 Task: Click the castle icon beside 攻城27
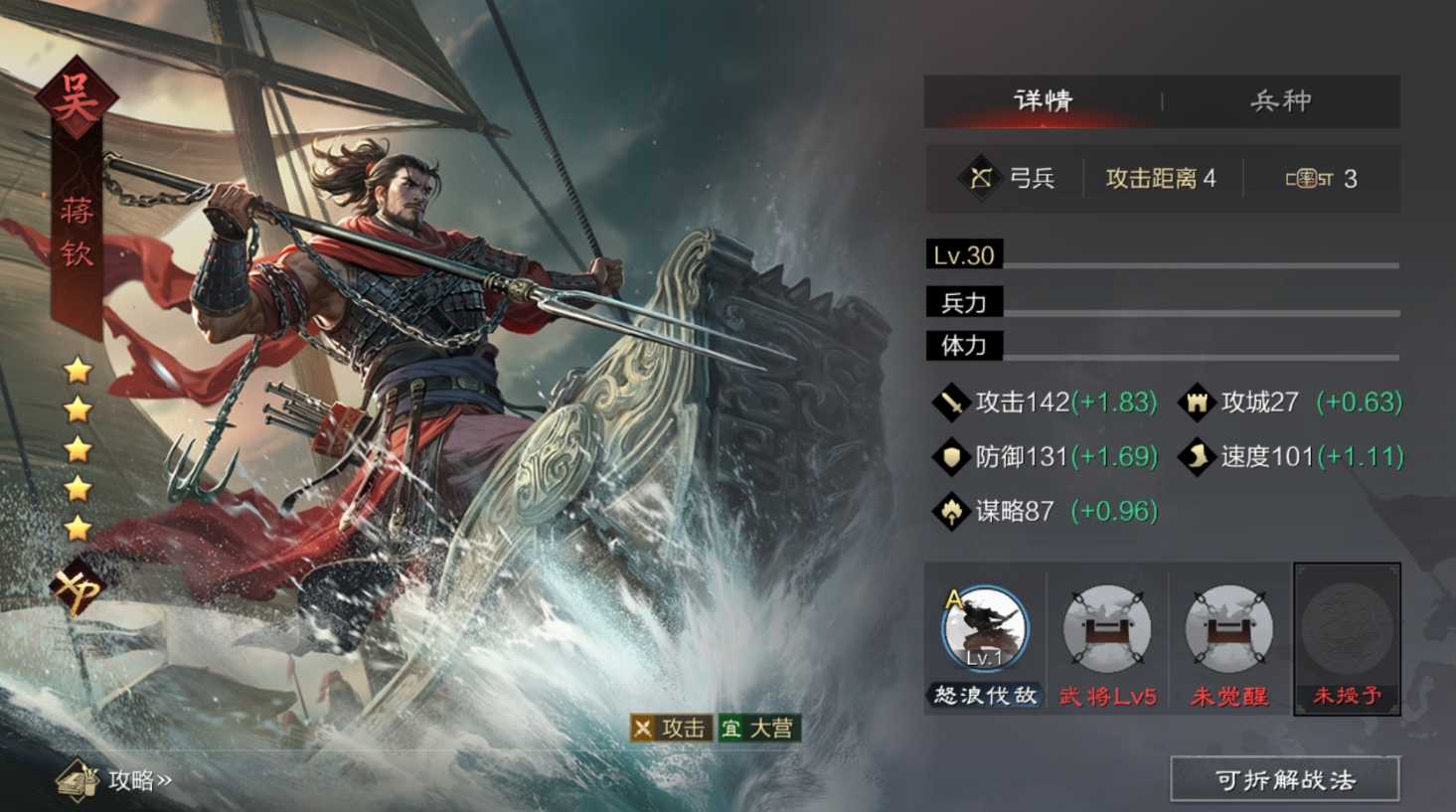point(1198,402)
